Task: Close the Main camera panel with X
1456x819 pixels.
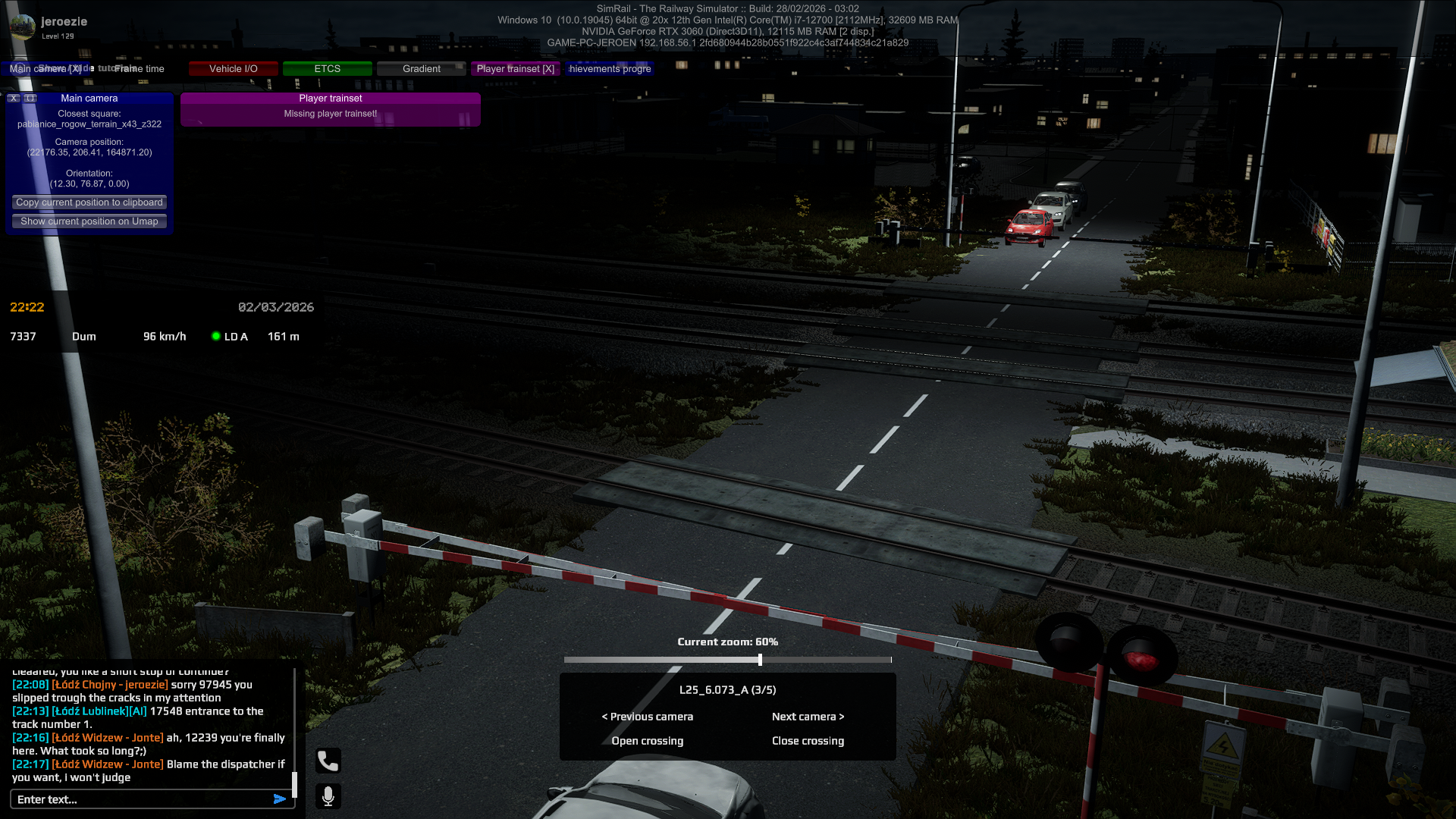Action: tap(14, 99)
